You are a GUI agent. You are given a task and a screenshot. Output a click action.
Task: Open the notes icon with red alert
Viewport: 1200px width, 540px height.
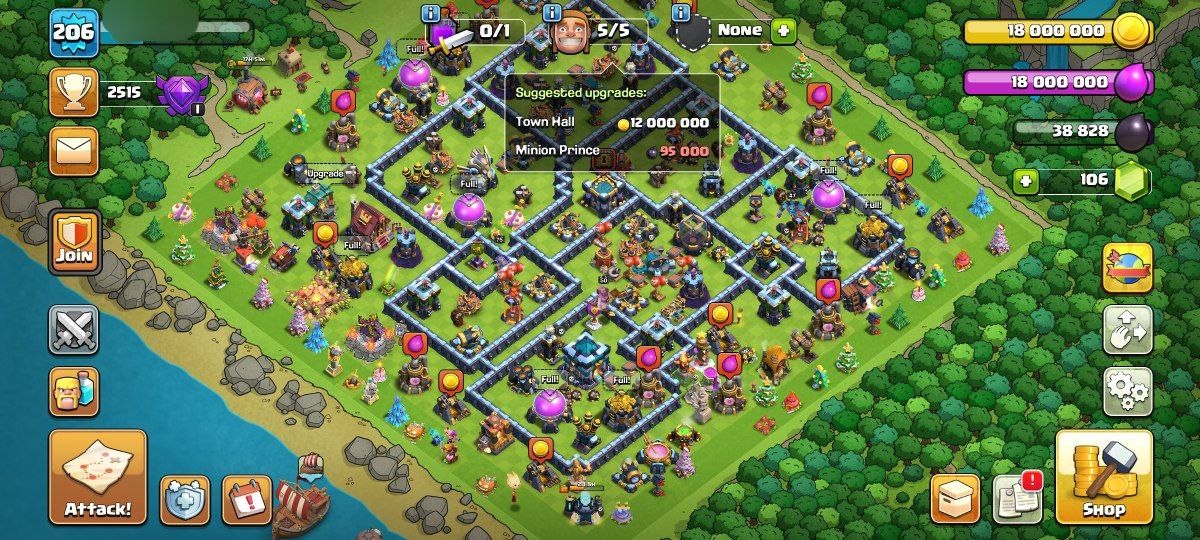[x=1017, y=498]
